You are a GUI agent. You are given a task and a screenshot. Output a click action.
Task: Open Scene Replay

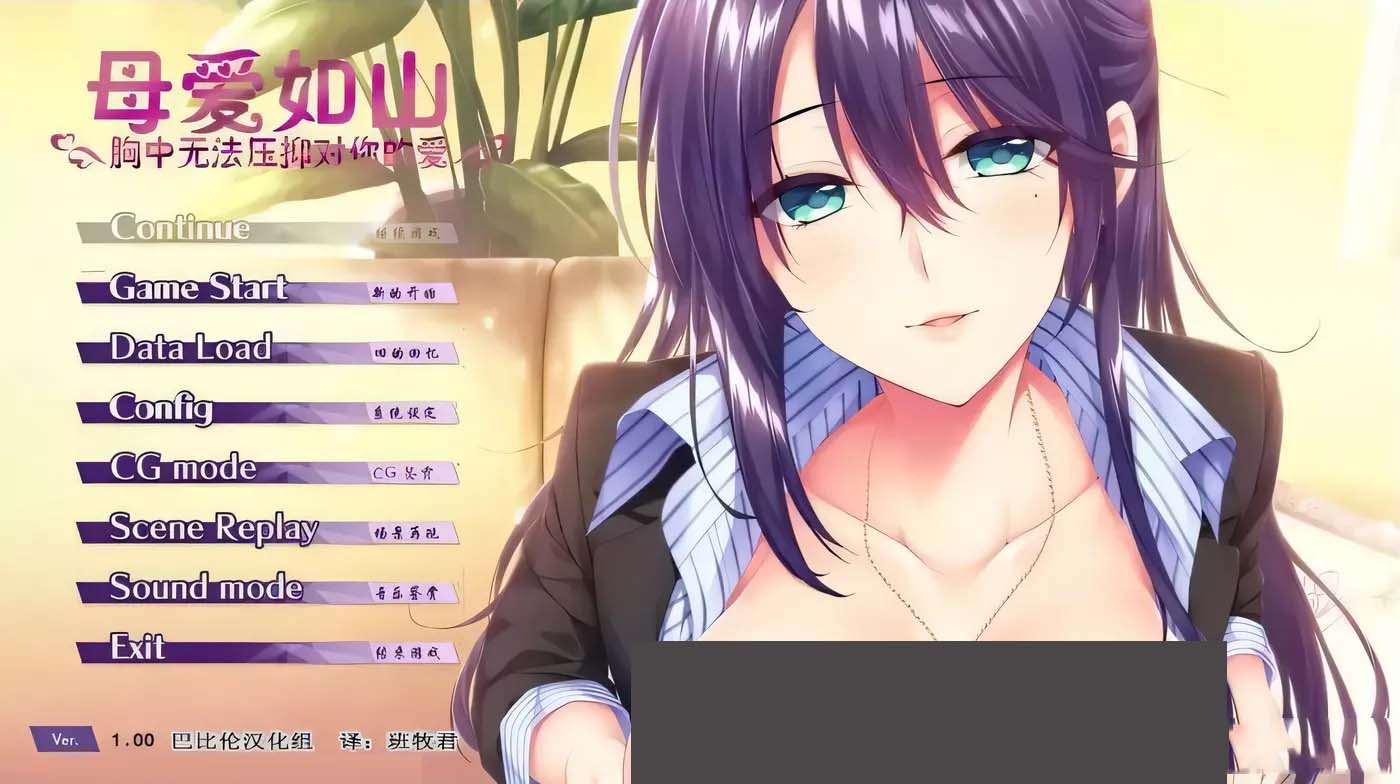[x=215, y=528]
